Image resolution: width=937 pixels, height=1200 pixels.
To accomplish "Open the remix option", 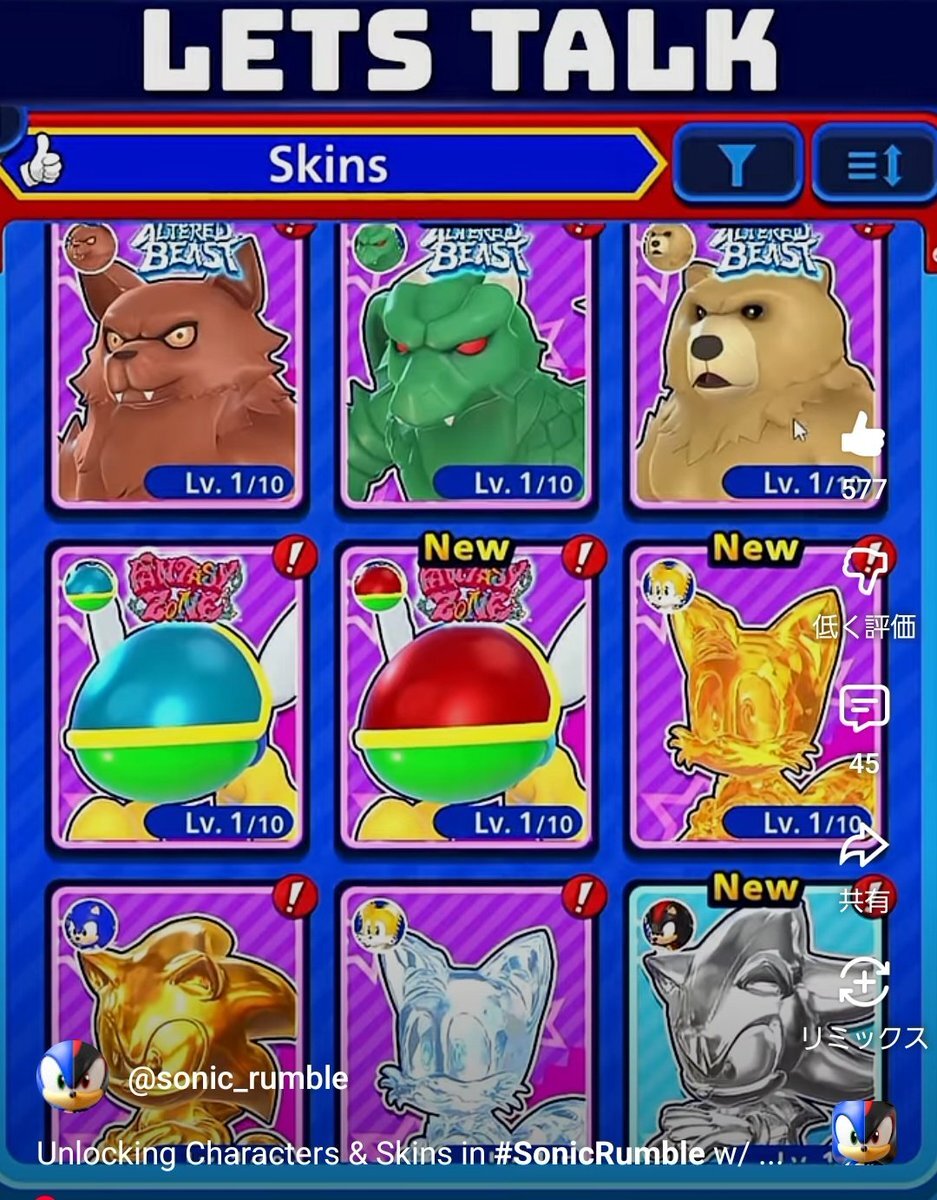I will pos(864,985).
